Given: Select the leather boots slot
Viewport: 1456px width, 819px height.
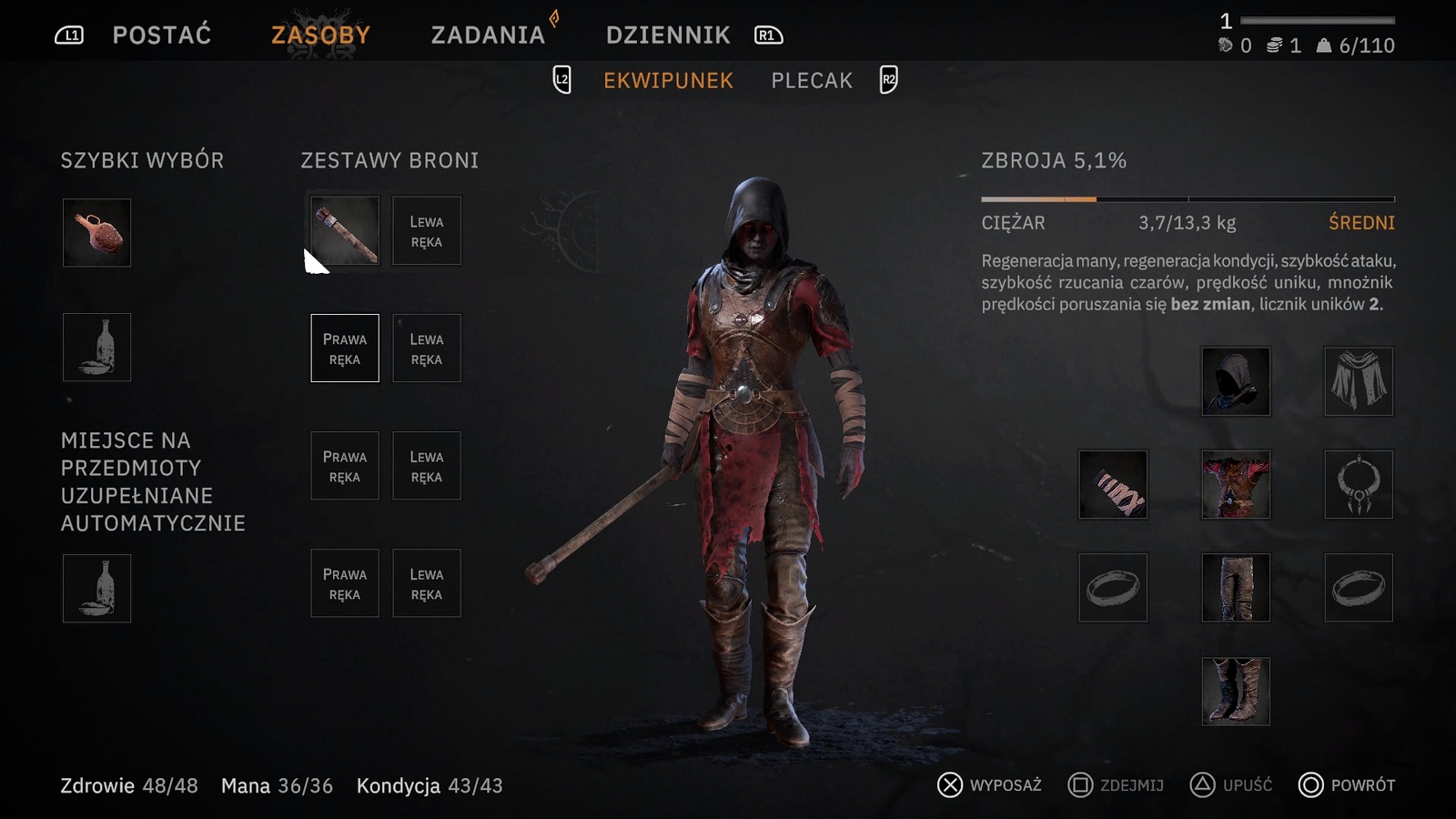Looking at the screenshot, I should point(1236,692).
